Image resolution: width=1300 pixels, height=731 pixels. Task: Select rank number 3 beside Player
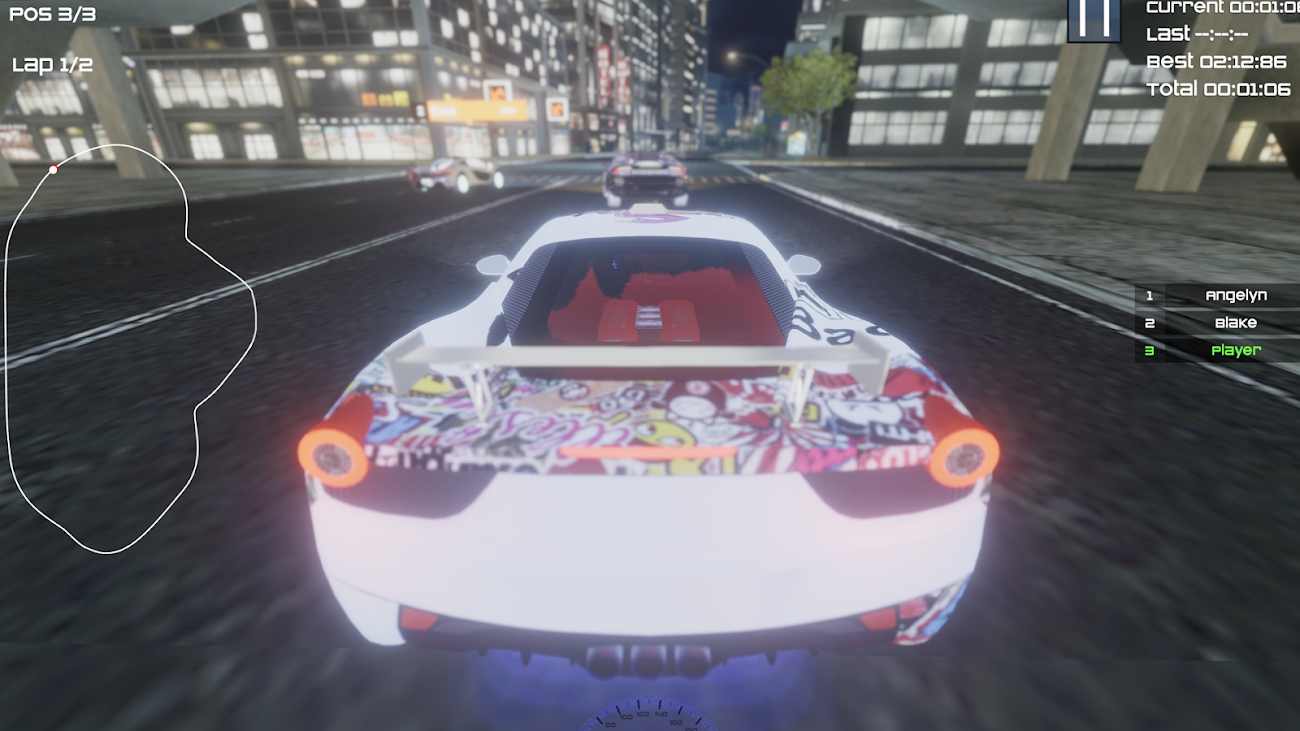point(1151,351)
